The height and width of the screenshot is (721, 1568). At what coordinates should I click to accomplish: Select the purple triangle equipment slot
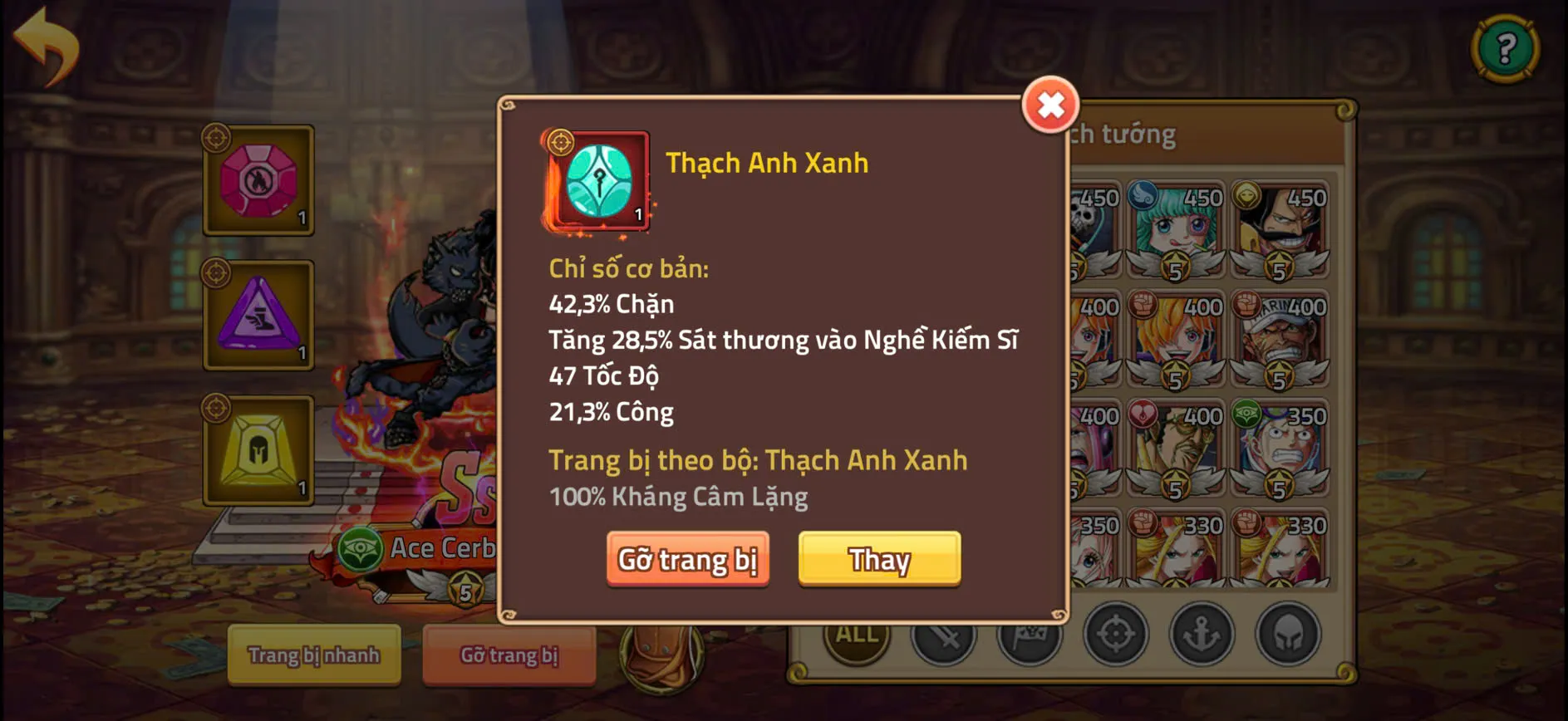pos(258,316)
